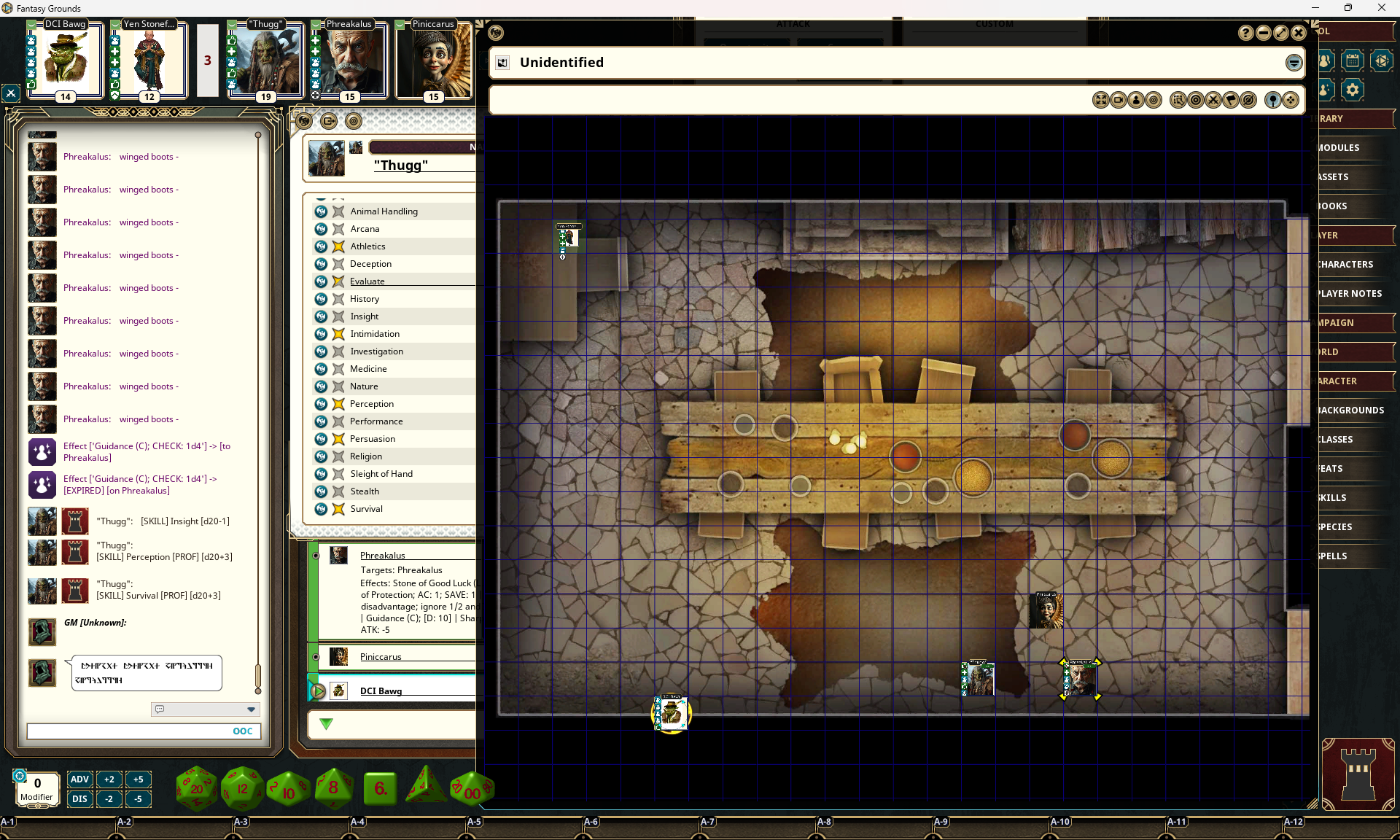Open the camera view icon on the map
The image size is (1400, 840).
[x=1119, y=100]
